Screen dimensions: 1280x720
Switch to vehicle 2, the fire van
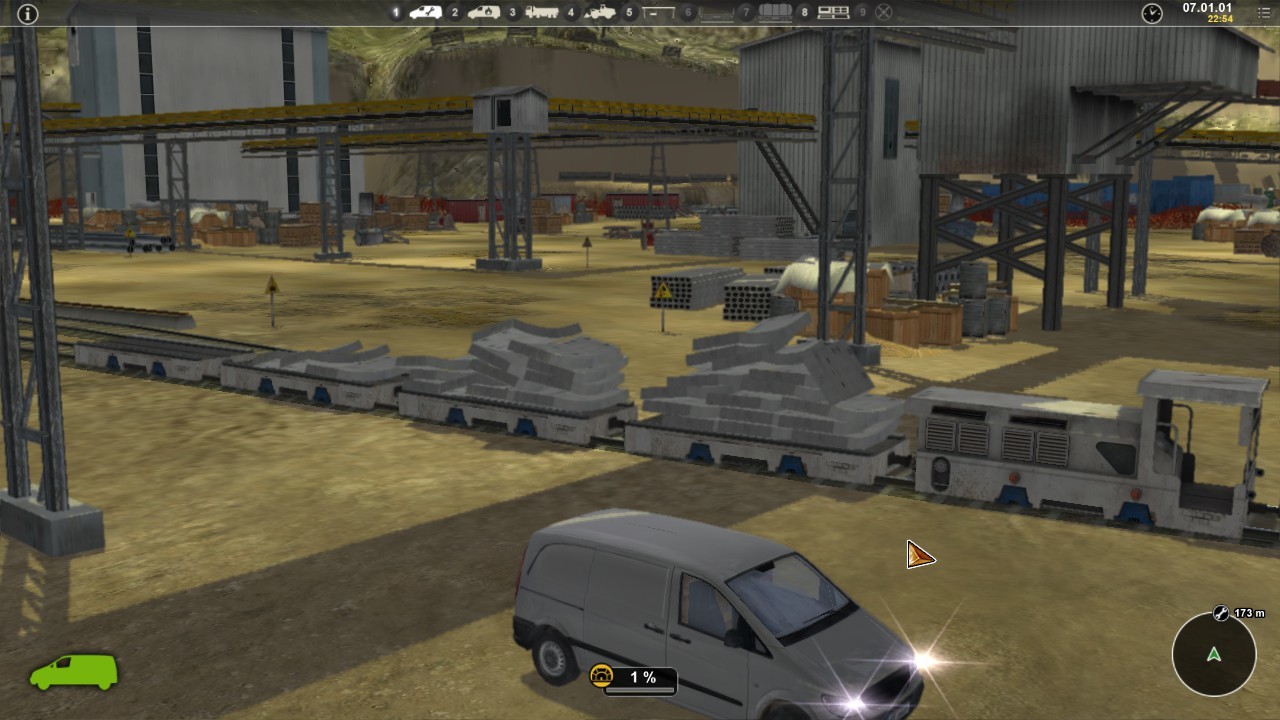click(484, 13)
